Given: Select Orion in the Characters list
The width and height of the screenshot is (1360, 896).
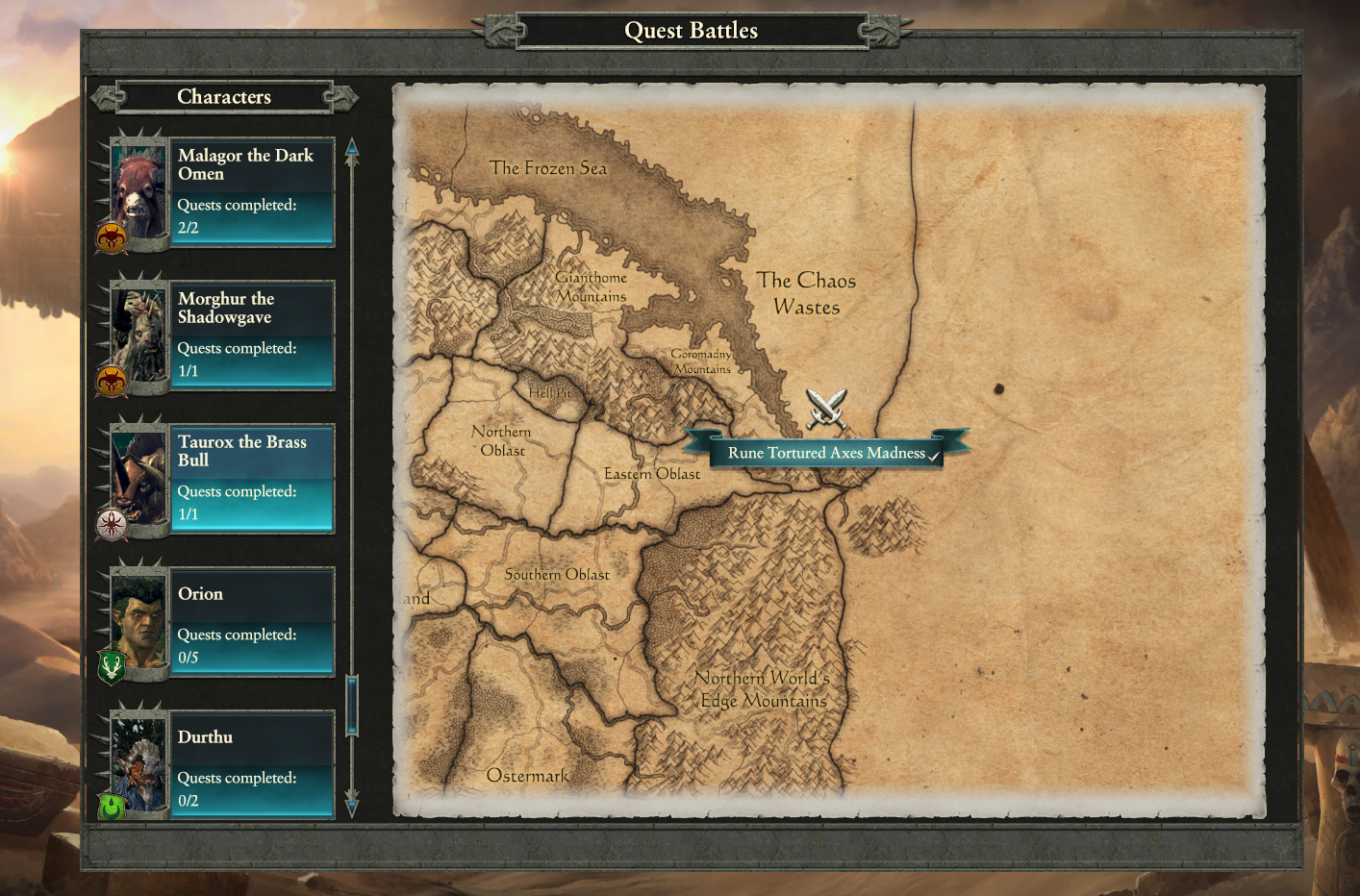Looking at the screenshot, I should 252,622.
